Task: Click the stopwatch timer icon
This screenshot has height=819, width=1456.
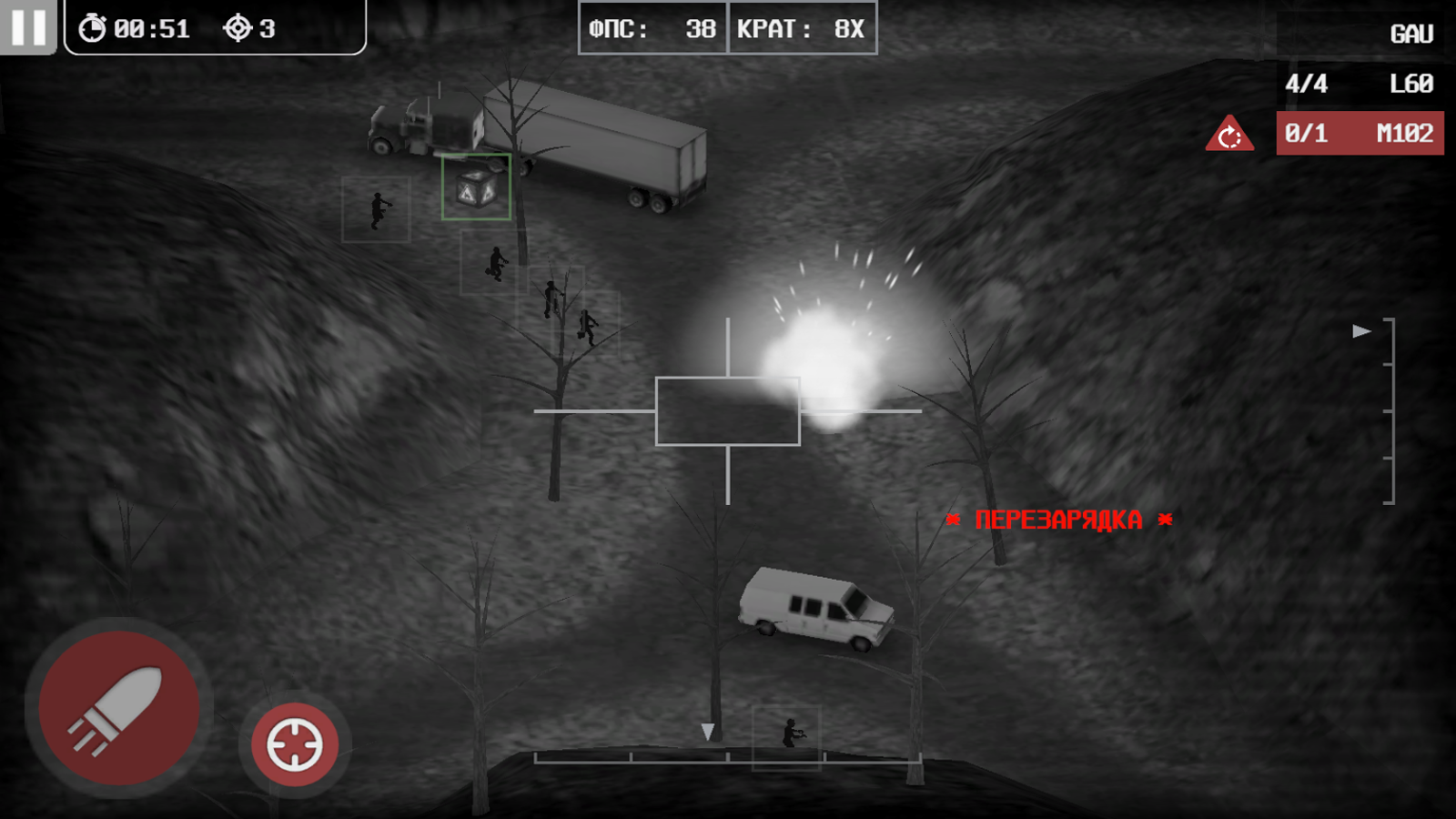Action: 91,27
